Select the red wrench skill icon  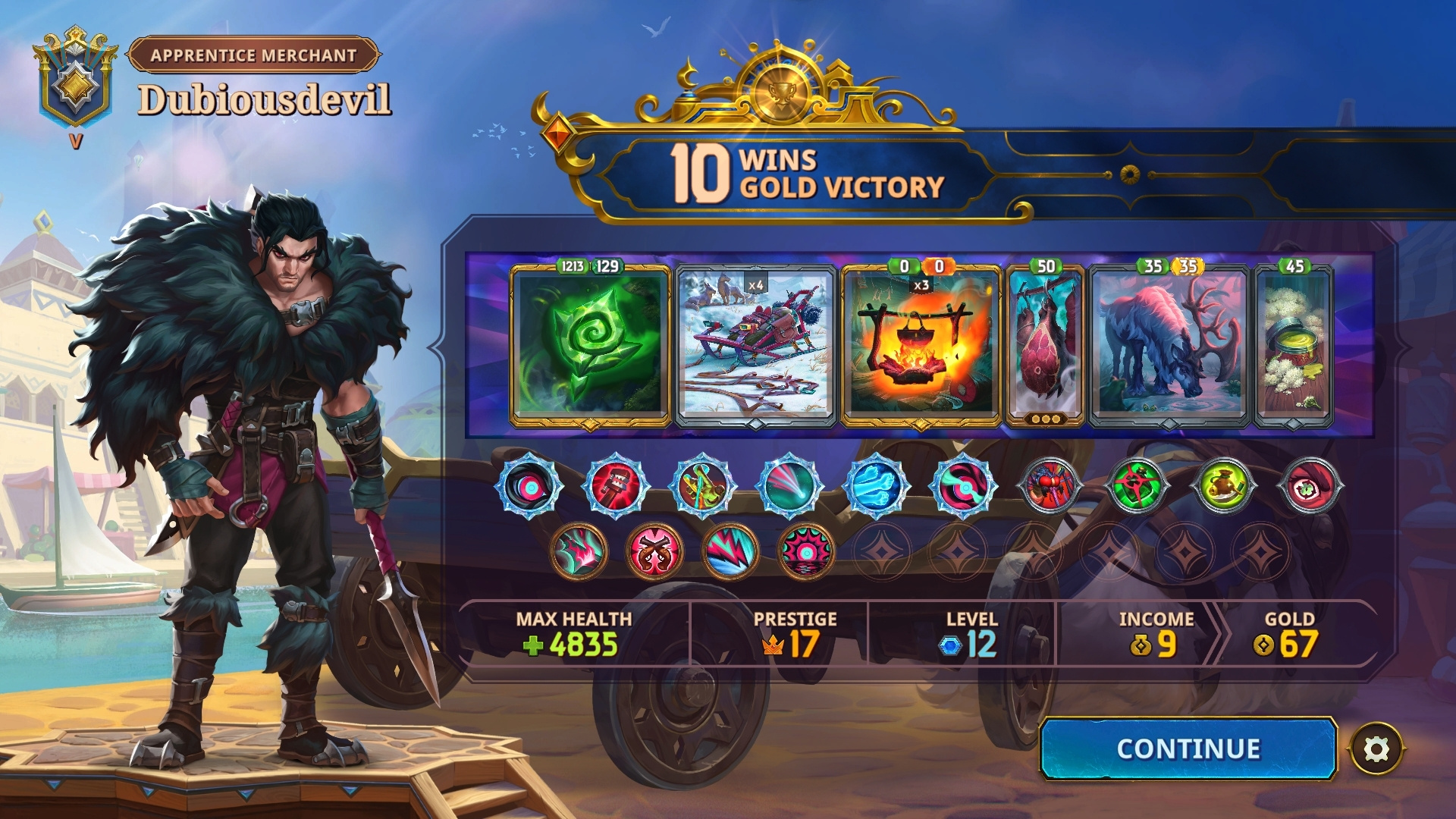pyautogui.click(x=616, y=486)
